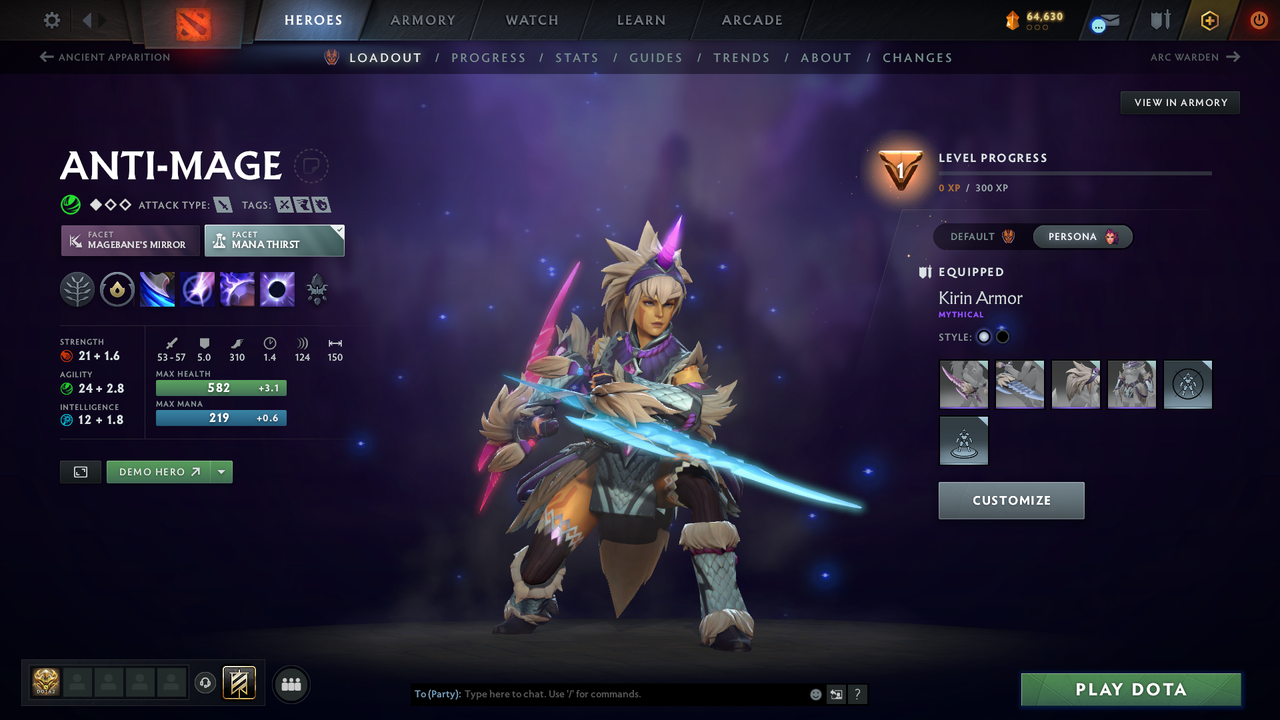
Task: Select the Default appearance option
Action: pos(978,236)
